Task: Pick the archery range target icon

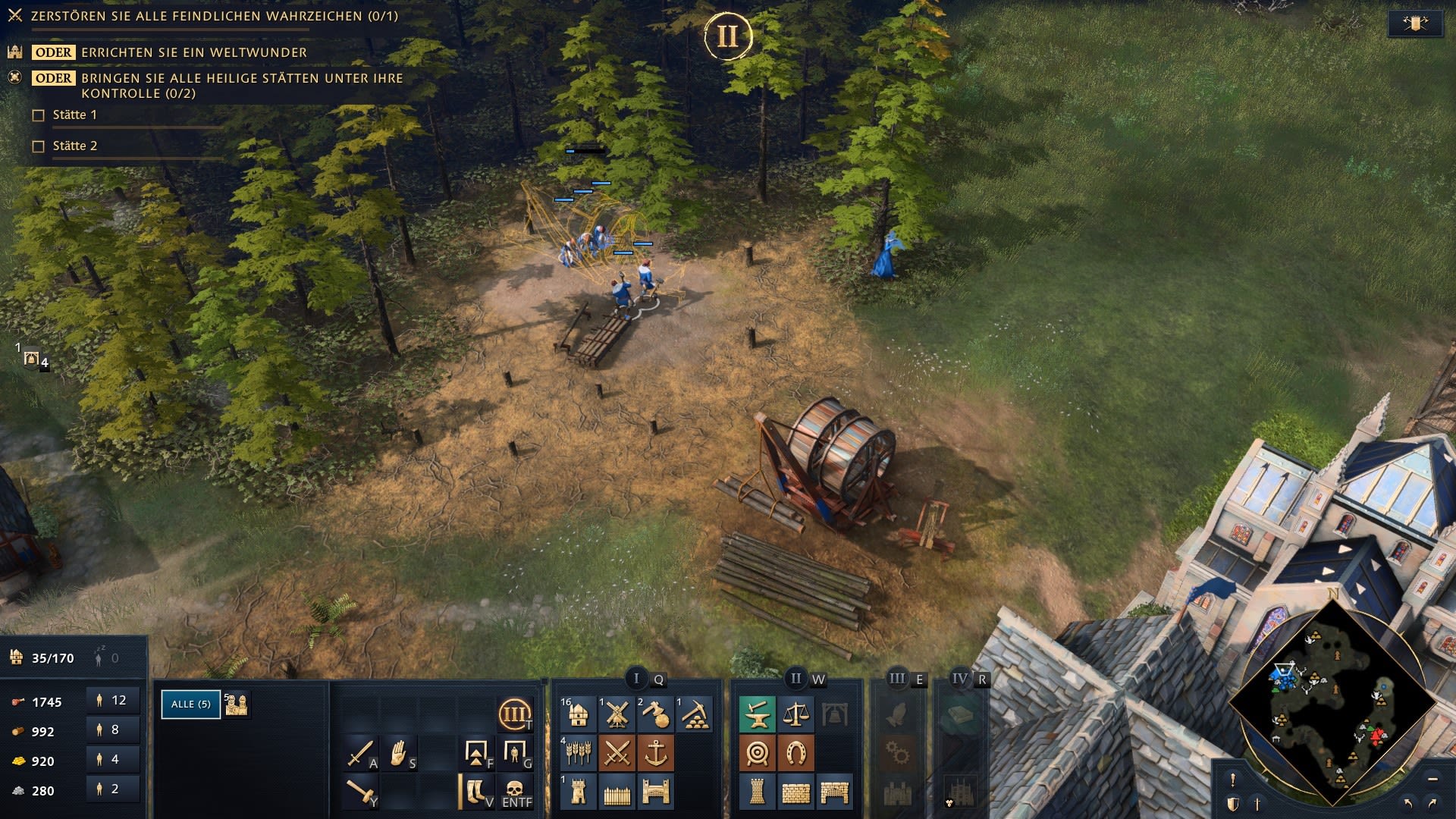Action: pos(757,753)
